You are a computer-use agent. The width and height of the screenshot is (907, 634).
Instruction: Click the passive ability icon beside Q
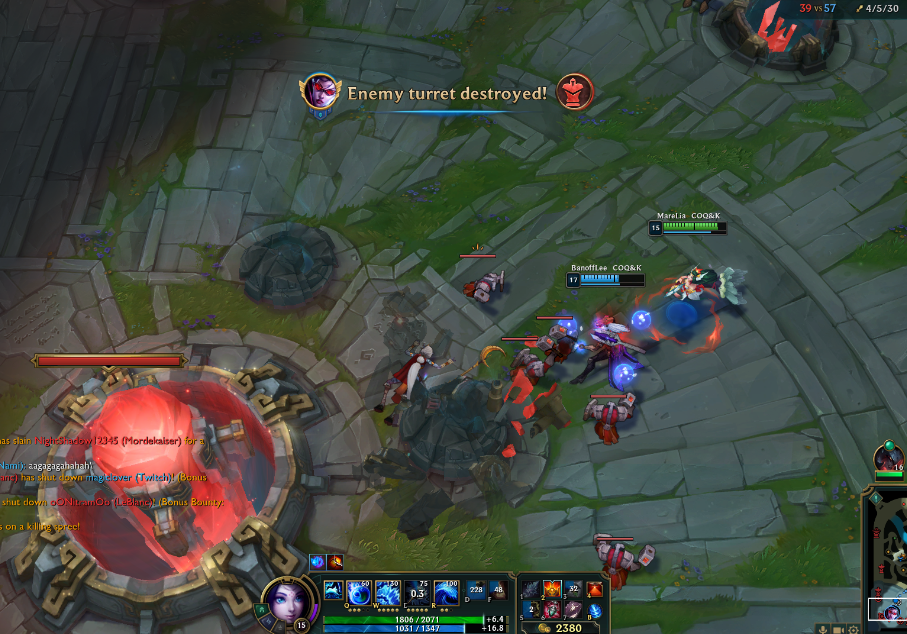[x=332, y=591]
